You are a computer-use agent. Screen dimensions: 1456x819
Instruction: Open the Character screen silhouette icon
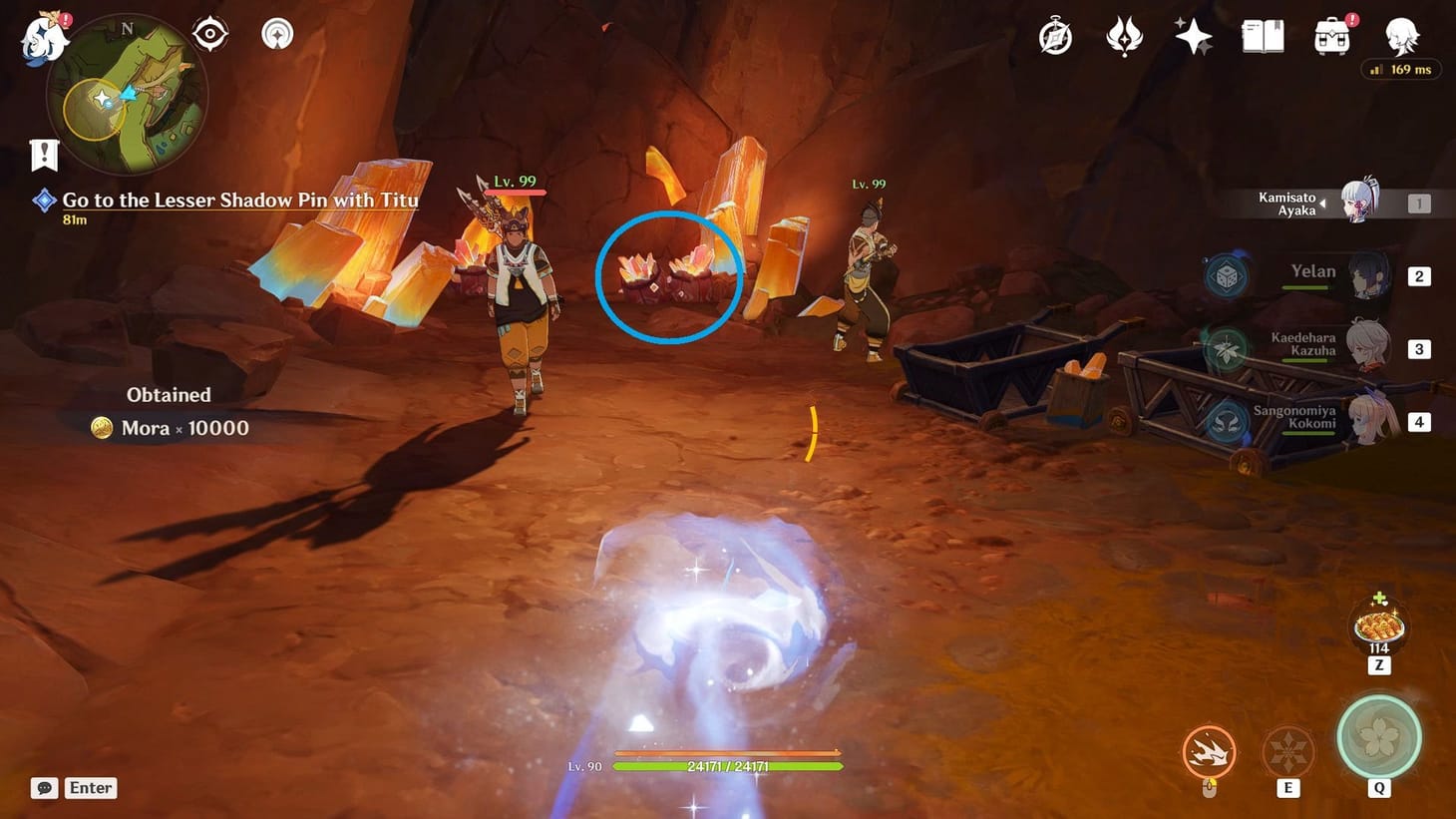tap(1400, 36)
